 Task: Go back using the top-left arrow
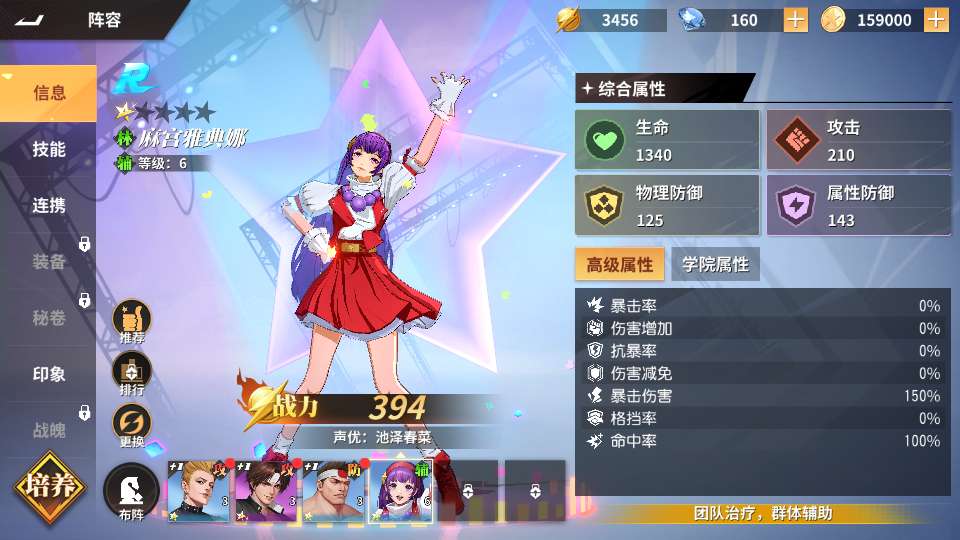(31, 19)
